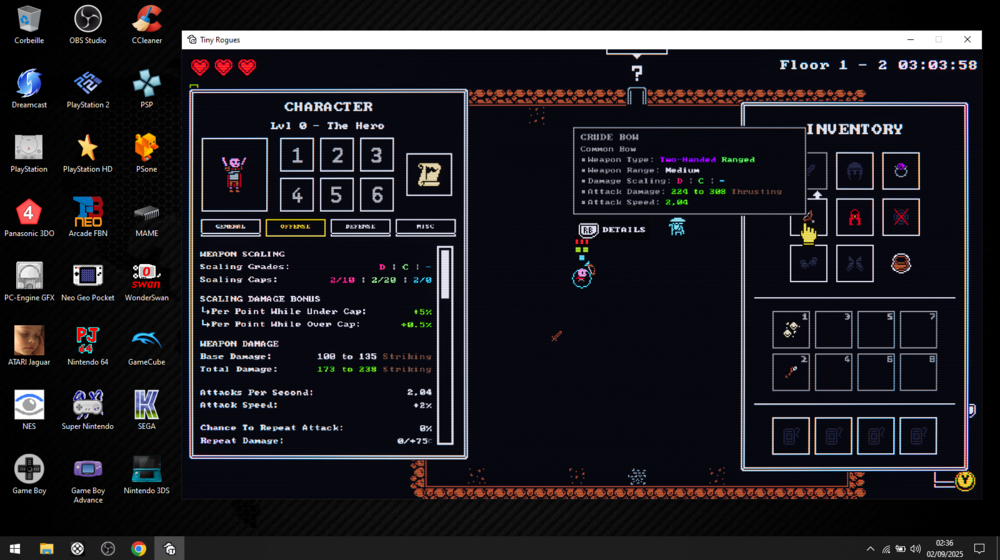The width and height of the screenshot is (1000, 560).
Task: Show the Defense stats tab
Action: coord(360,227)
